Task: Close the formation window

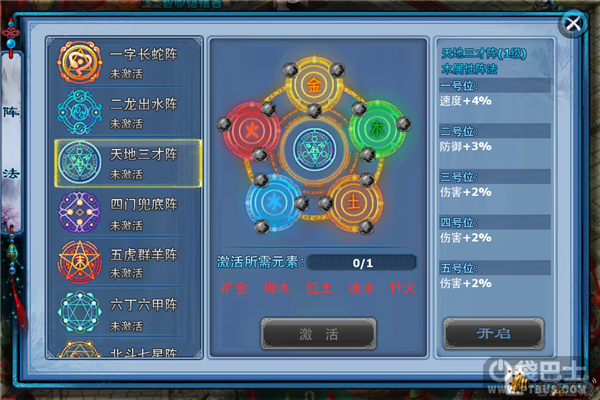Action: (x=573, y=22)
